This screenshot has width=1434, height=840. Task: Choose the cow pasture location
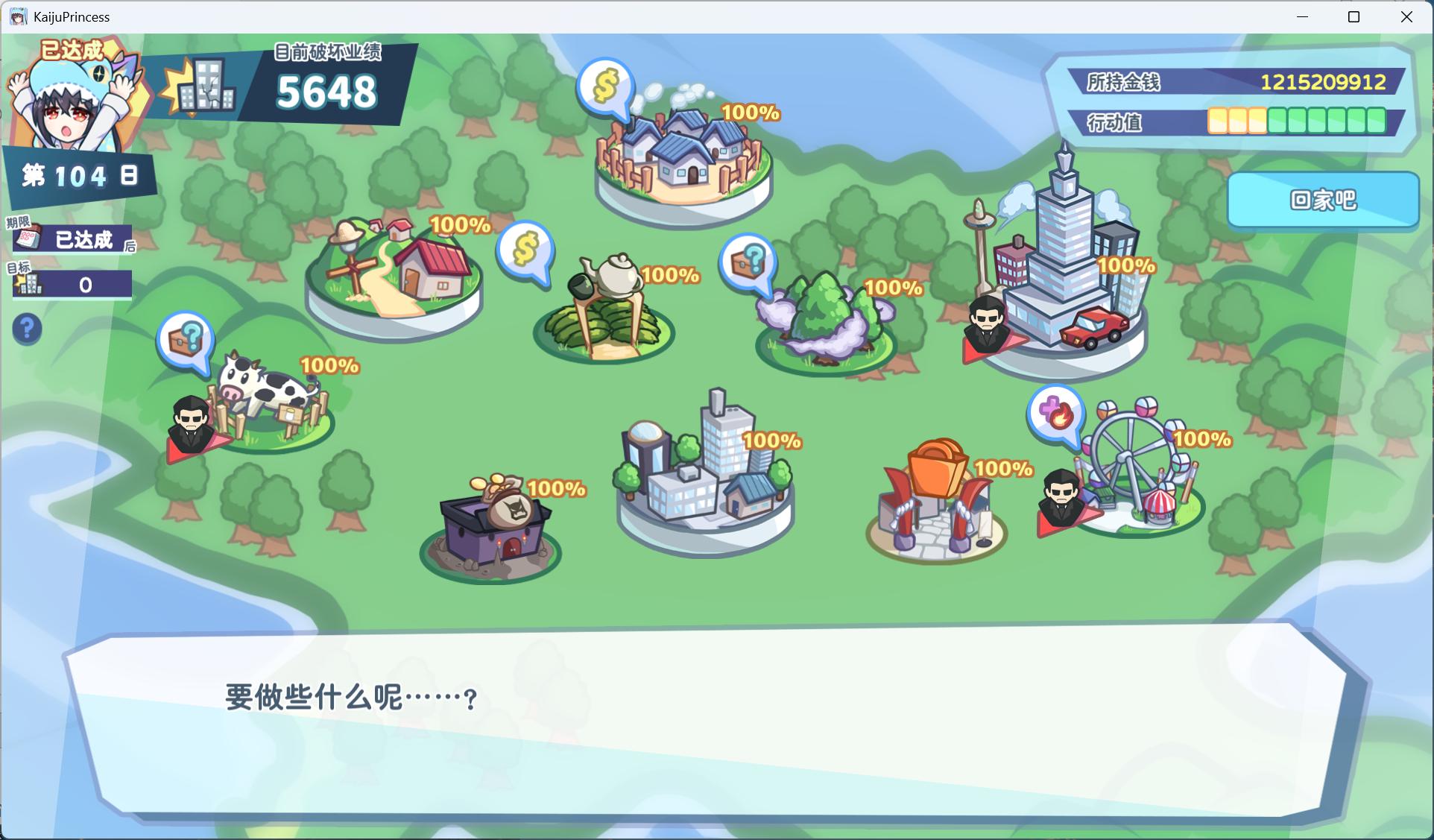click(268, 402)
